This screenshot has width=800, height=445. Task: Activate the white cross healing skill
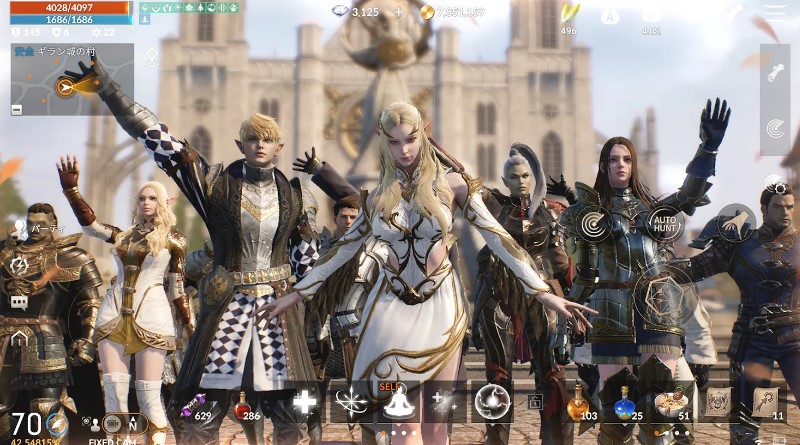(x=304, y=402)
